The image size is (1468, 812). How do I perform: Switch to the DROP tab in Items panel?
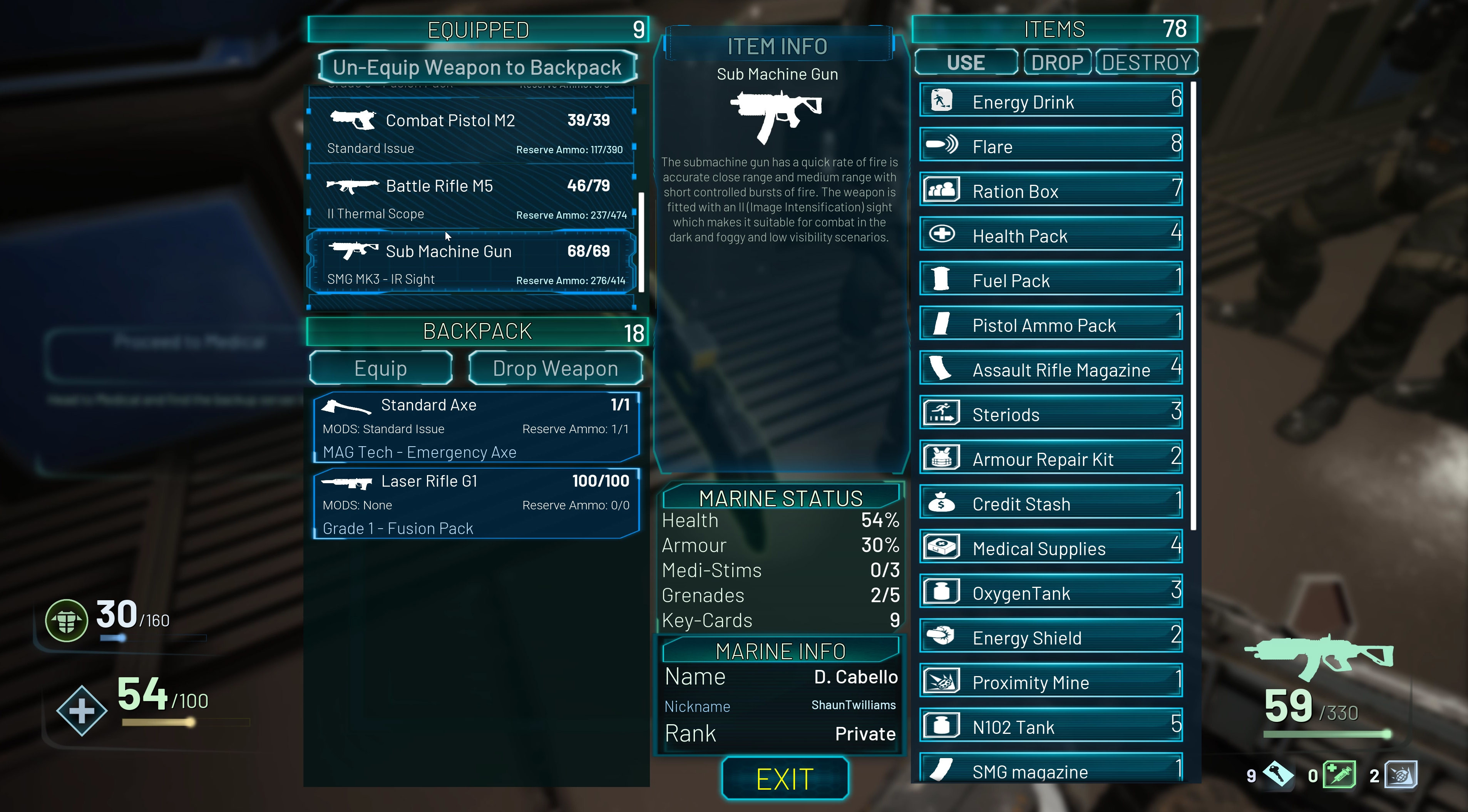[1057, 62]
